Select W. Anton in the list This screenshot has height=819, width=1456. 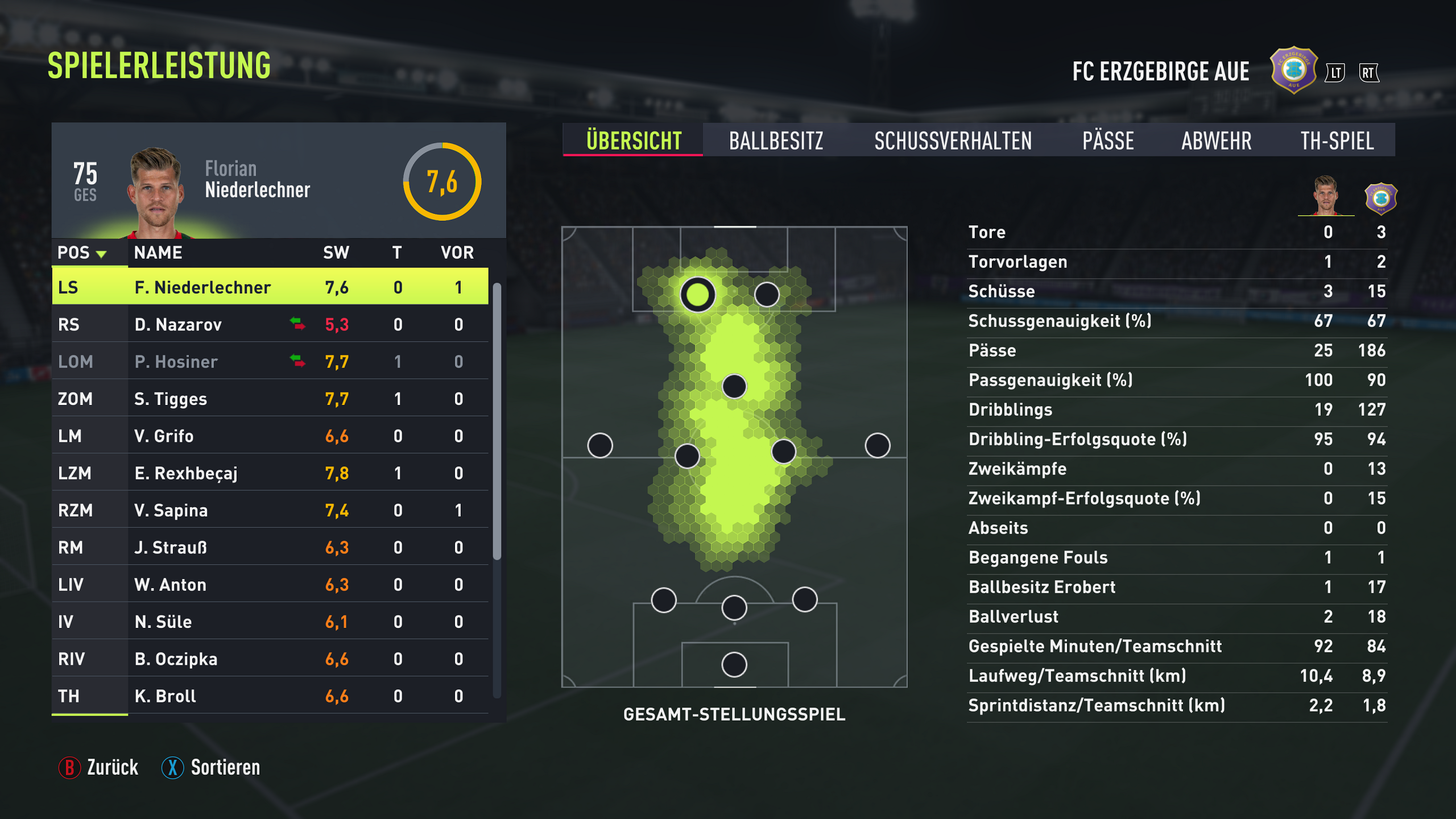pos(270,585)
